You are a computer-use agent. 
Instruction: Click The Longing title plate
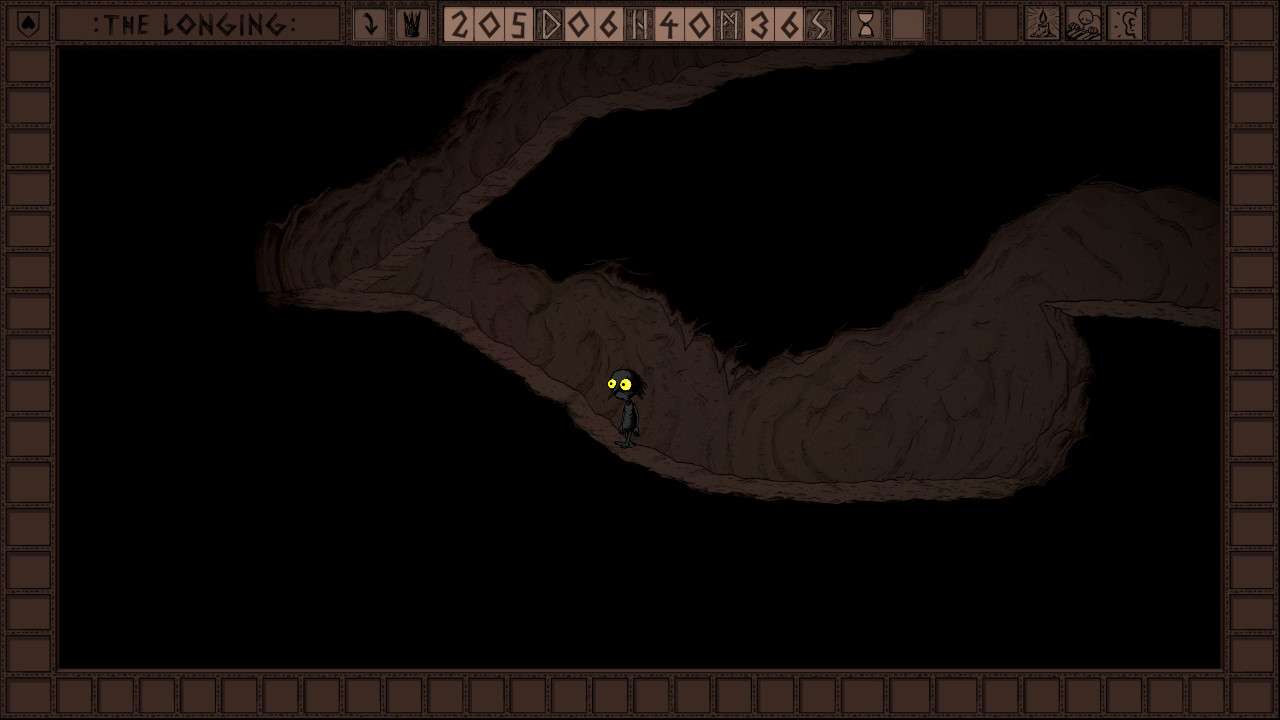pos(197,24)
